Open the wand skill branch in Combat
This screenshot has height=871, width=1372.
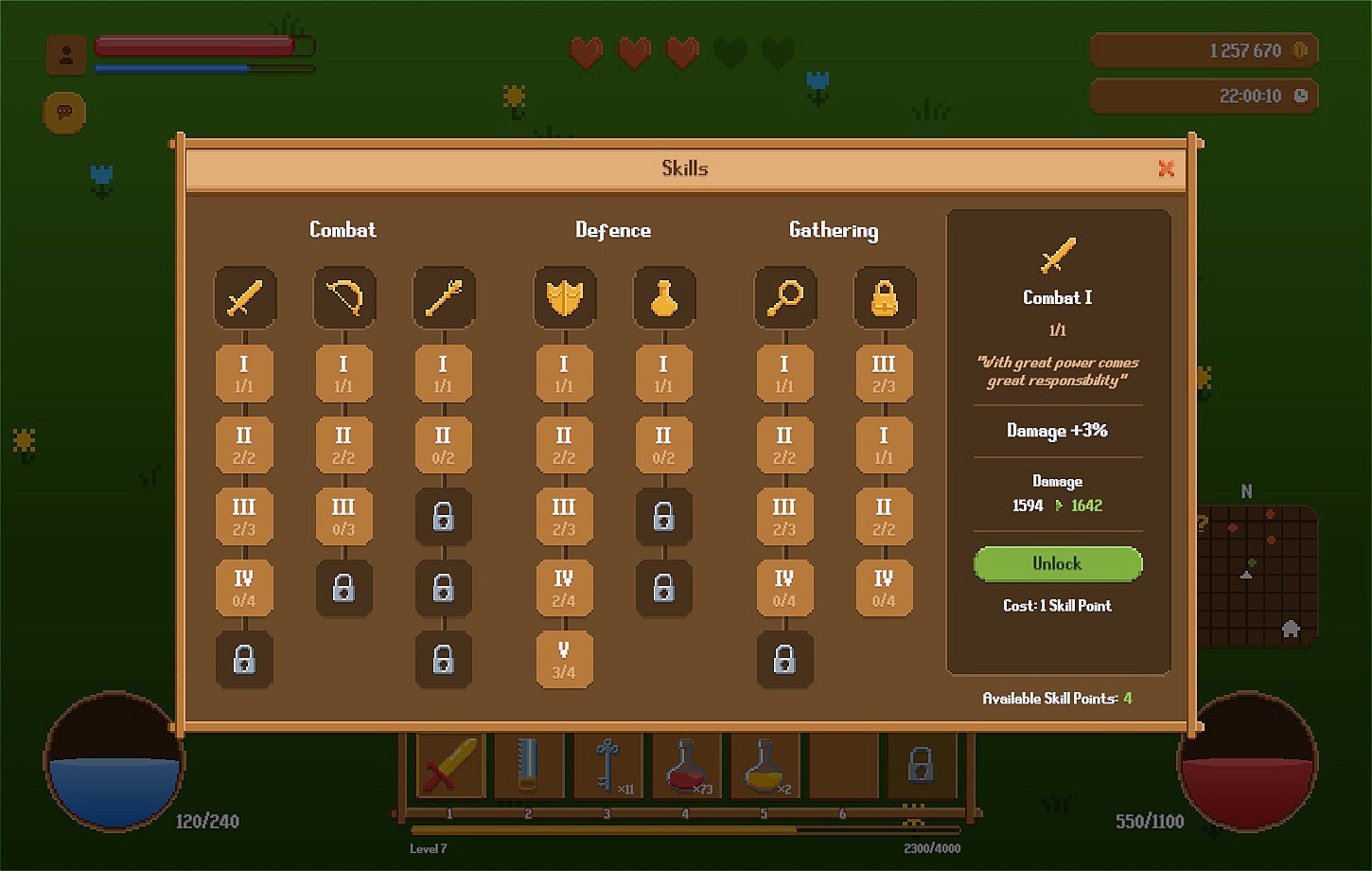(444, 297)
